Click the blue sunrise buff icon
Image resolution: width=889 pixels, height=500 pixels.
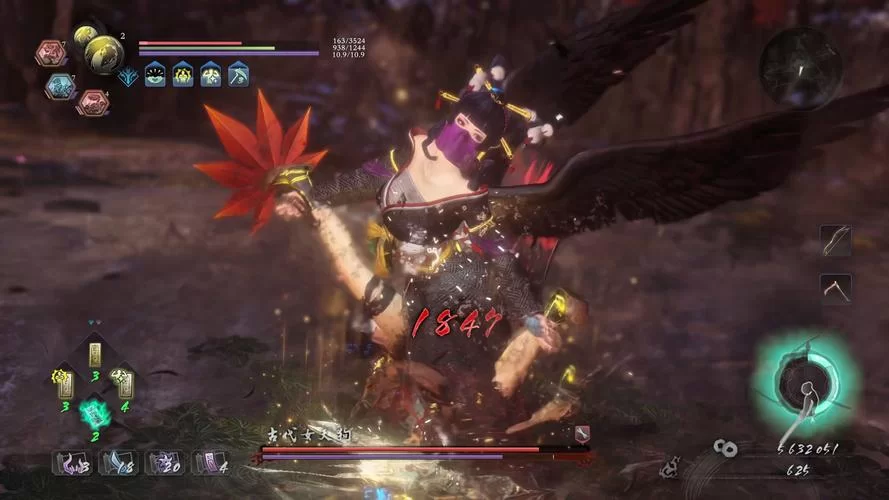tap(155, 74)
